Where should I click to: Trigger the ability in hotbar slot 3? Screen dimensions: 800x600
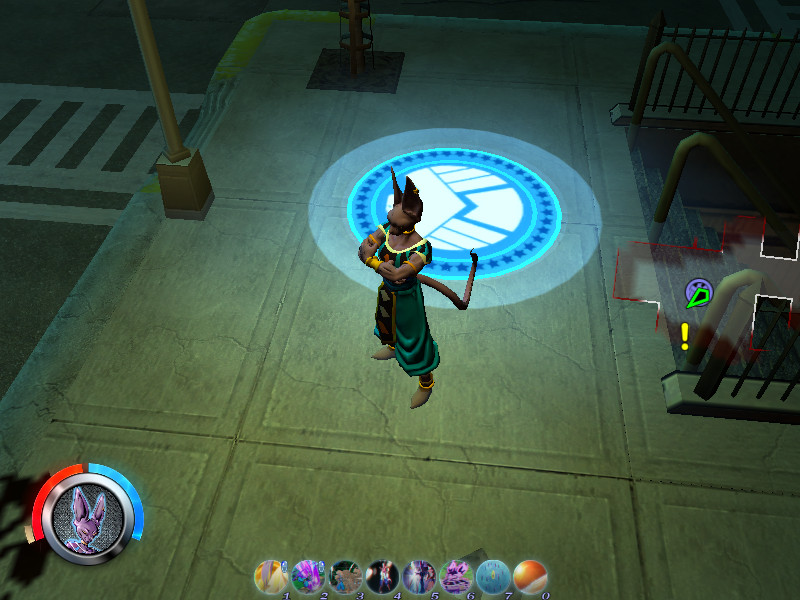345,577
